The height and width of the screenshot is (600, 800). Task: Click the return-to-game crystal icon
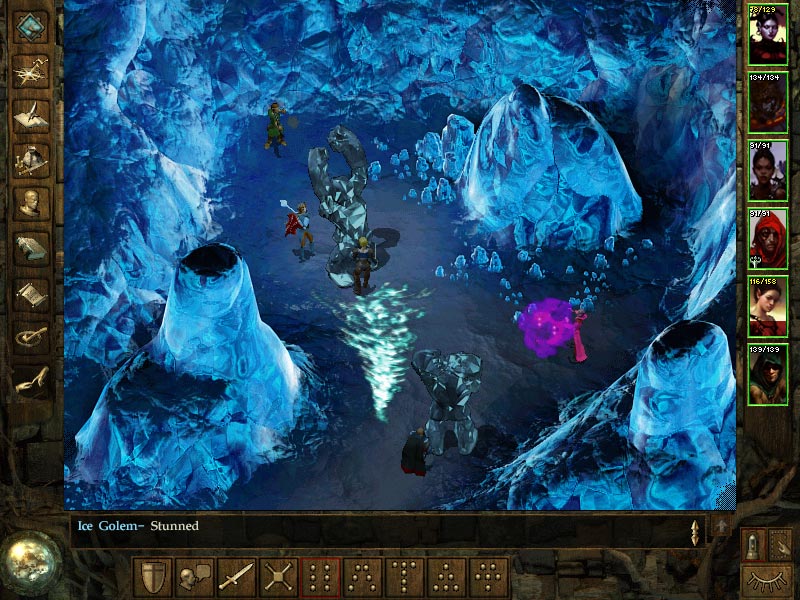30,25
